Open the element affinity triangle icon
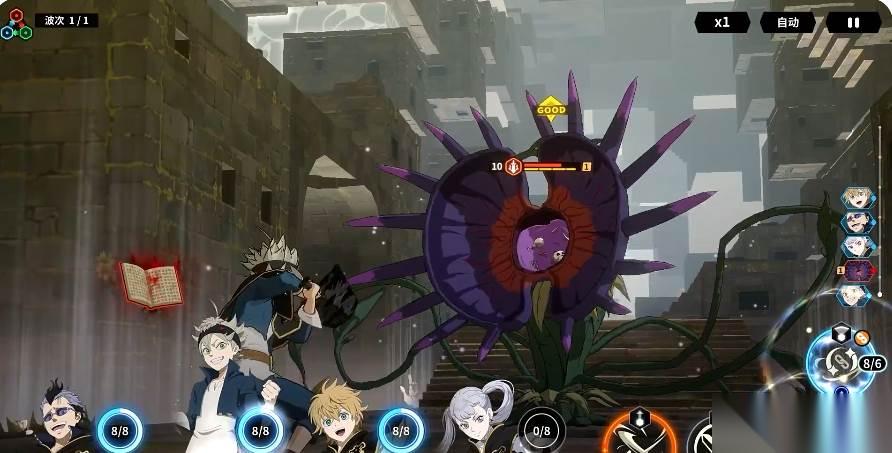892x453 pixels. [x=16, y=24]
